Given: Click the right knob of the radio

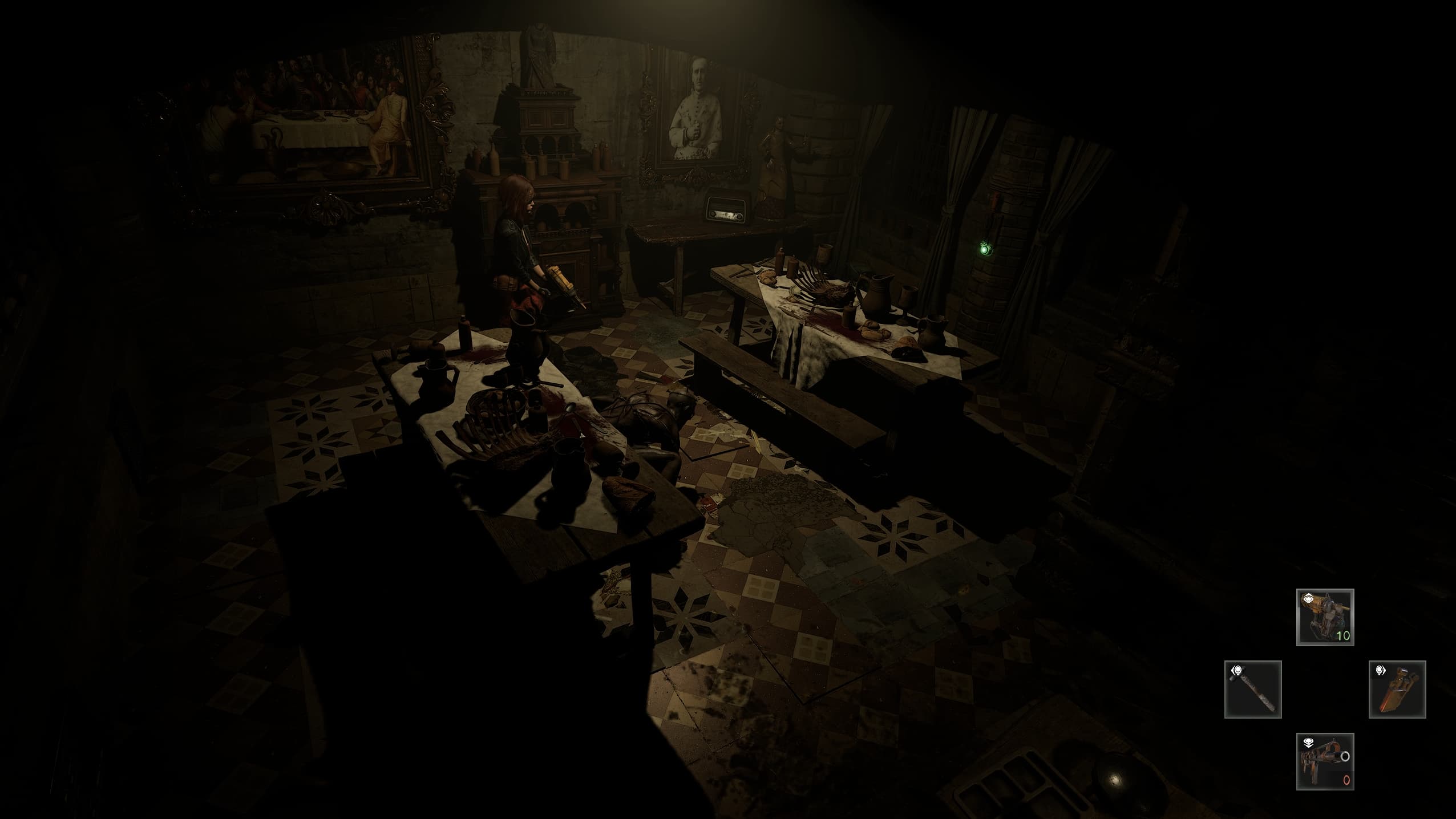Looking at the screenshot, I should (739, 217).
